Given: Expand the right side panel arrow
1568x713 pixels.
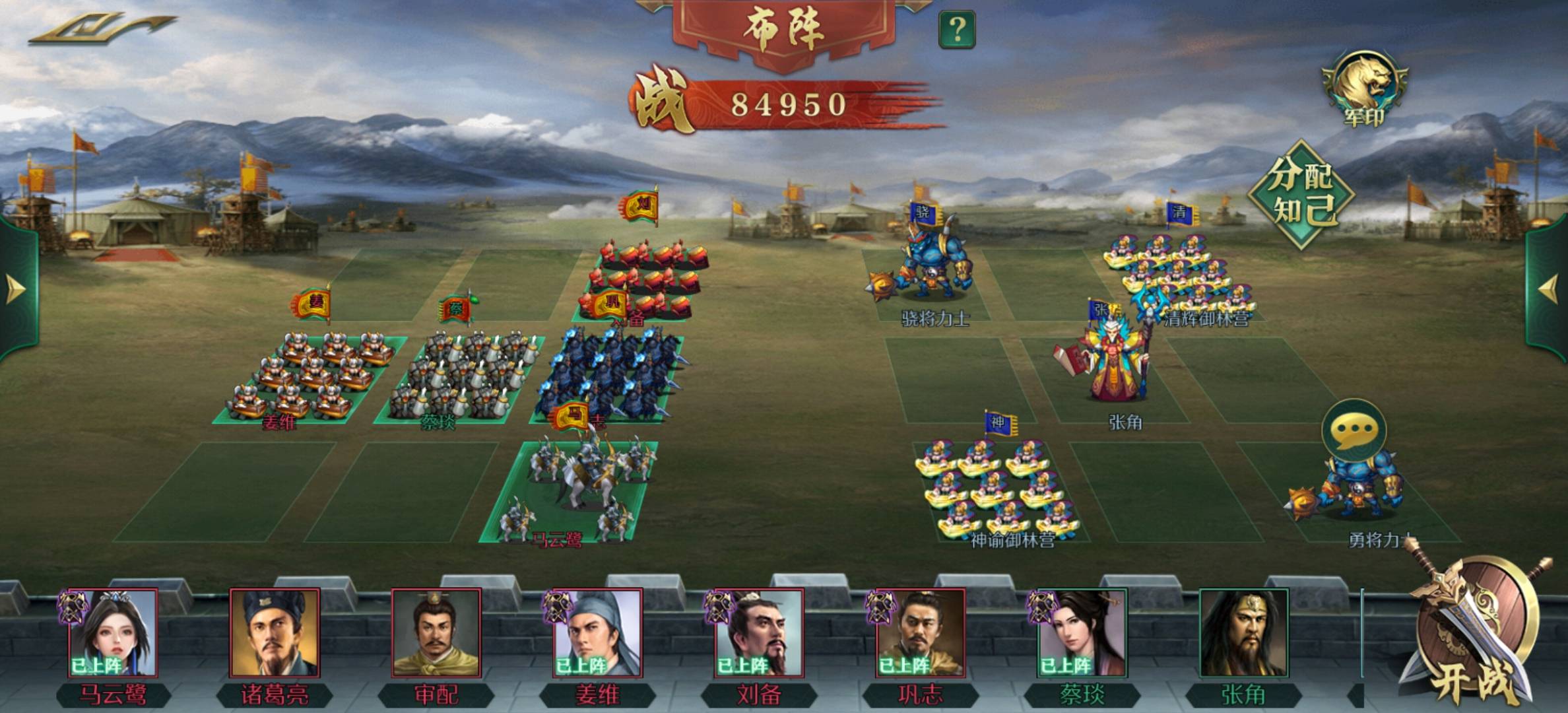Looking at the screenshot, I should click(x=1550, y=289).
